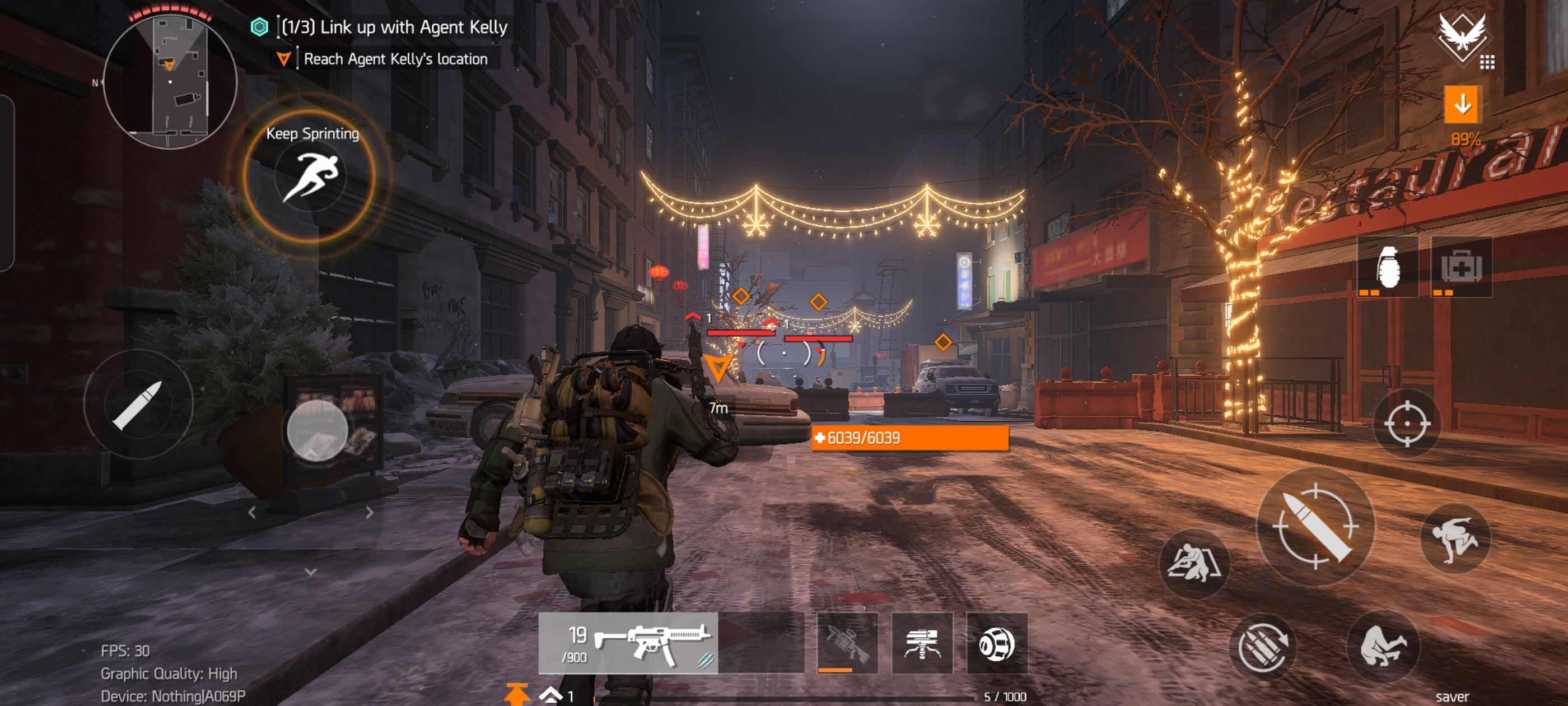Screen dimensions: 1568x706
Task: Throw a grenade
Action: [1387, 267]
